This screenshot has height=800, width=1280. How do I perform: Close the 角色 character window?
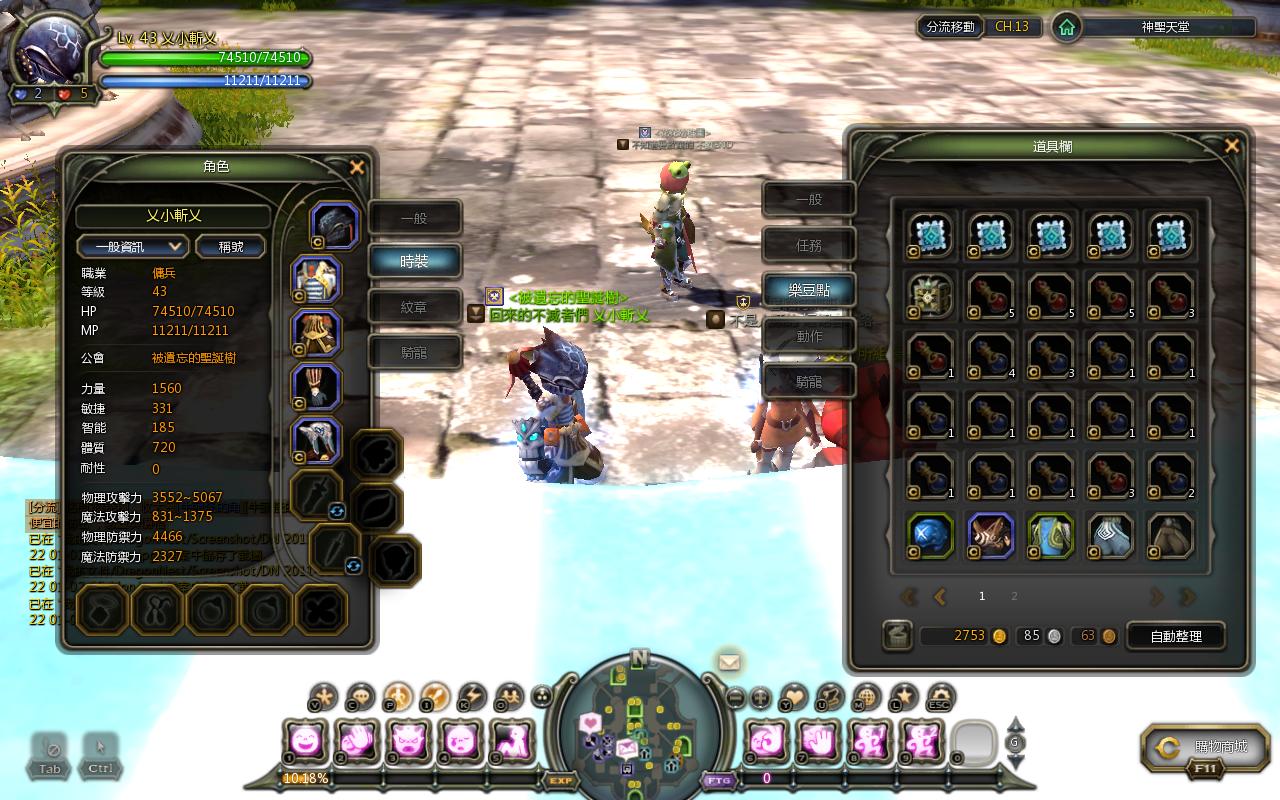[x=357, y=168]
